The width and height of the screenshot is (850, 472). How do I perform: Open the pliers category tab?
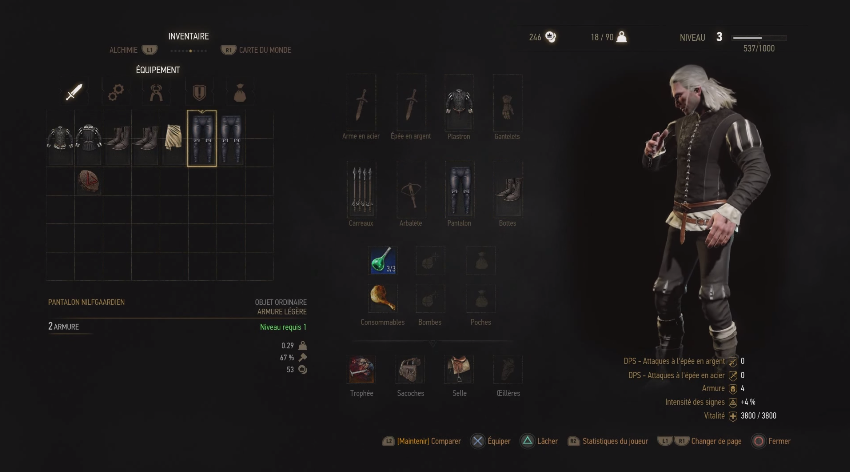[x=157, y=93]
